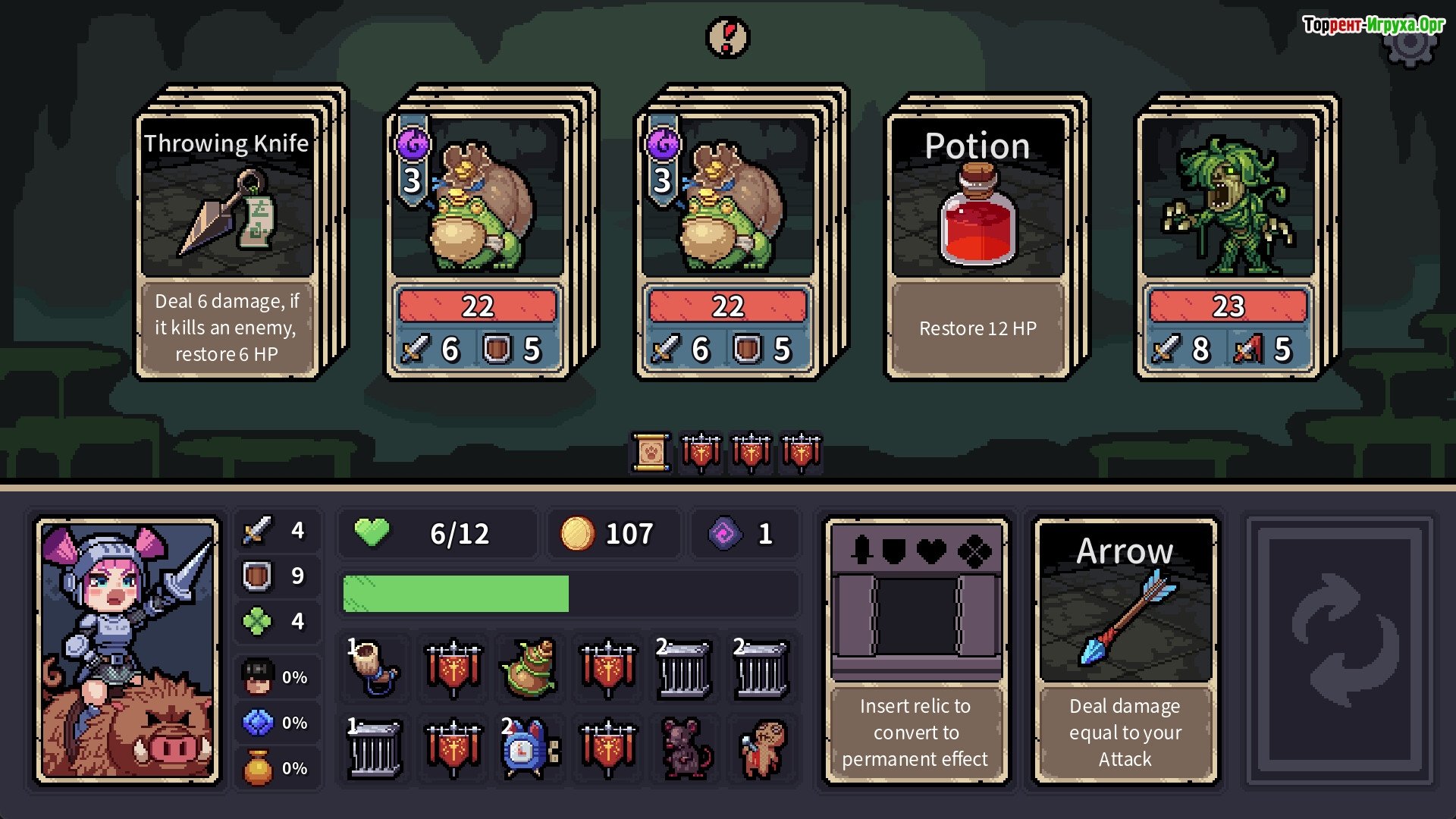Screen dimensions: 1456x819
Task: Select the blue alarm clock relic
Action: (529, 749)
